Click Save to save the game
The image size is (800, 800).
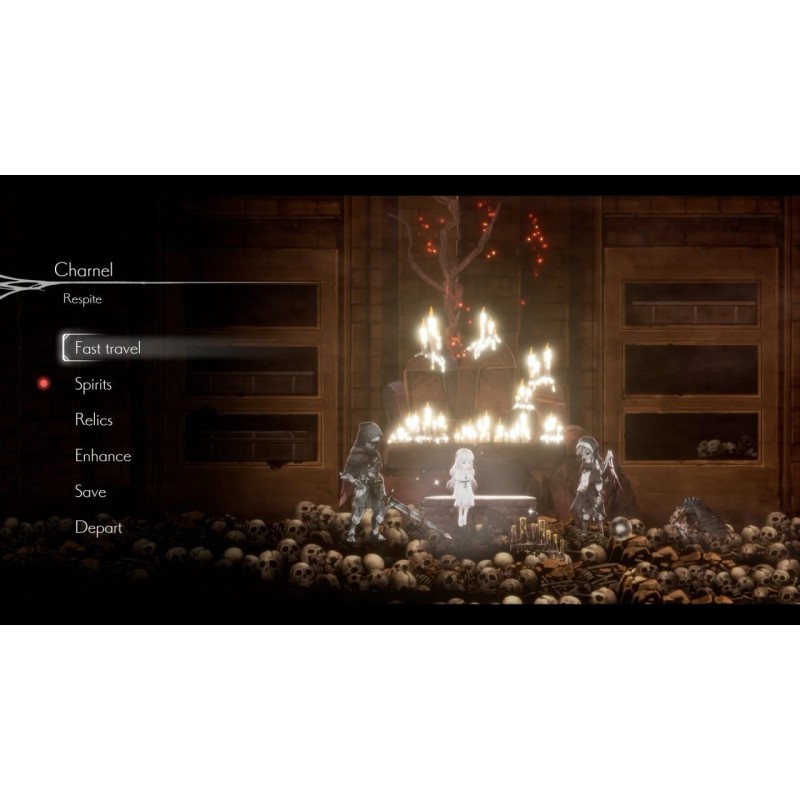tap(90, 492)
